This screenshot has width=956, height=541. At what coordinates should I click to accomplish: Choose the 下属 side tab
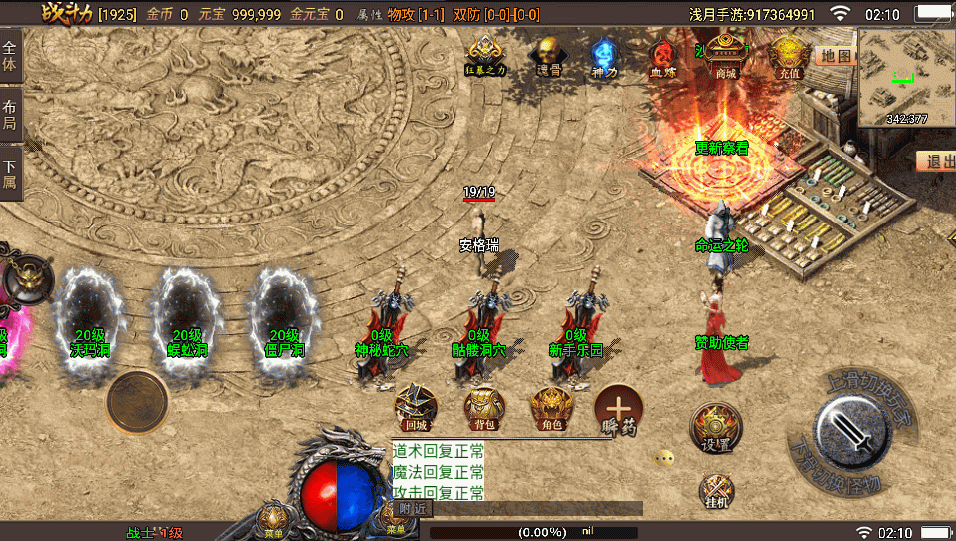pyautogui.click(x=10, y=174)
